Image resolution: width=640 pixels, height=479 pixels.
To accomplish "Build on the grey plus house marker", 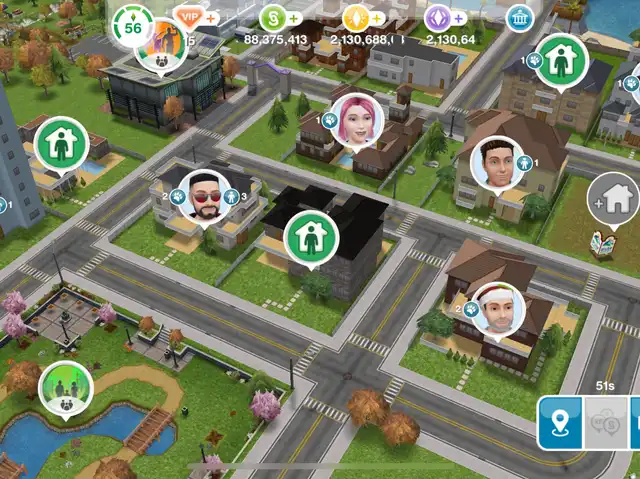I will tap(613, 196).
